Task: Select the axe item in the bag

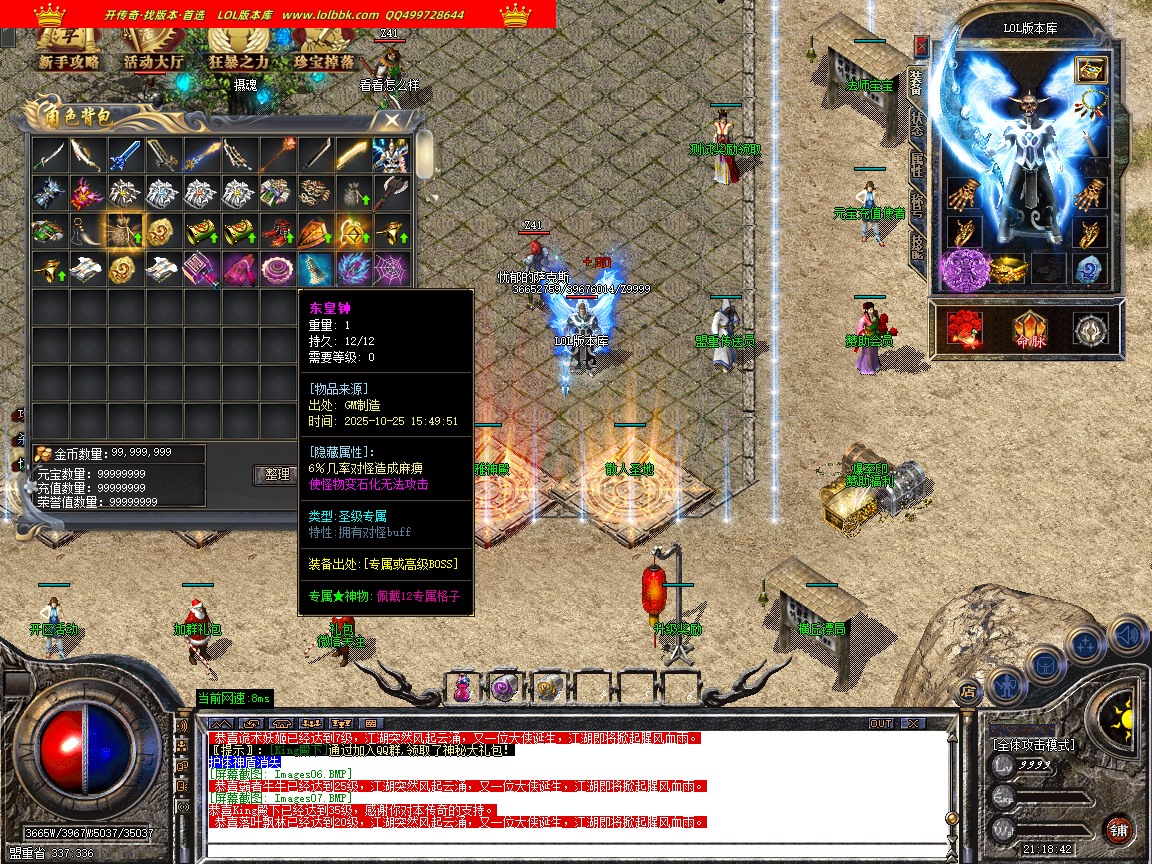Action: tap(390, 193)
